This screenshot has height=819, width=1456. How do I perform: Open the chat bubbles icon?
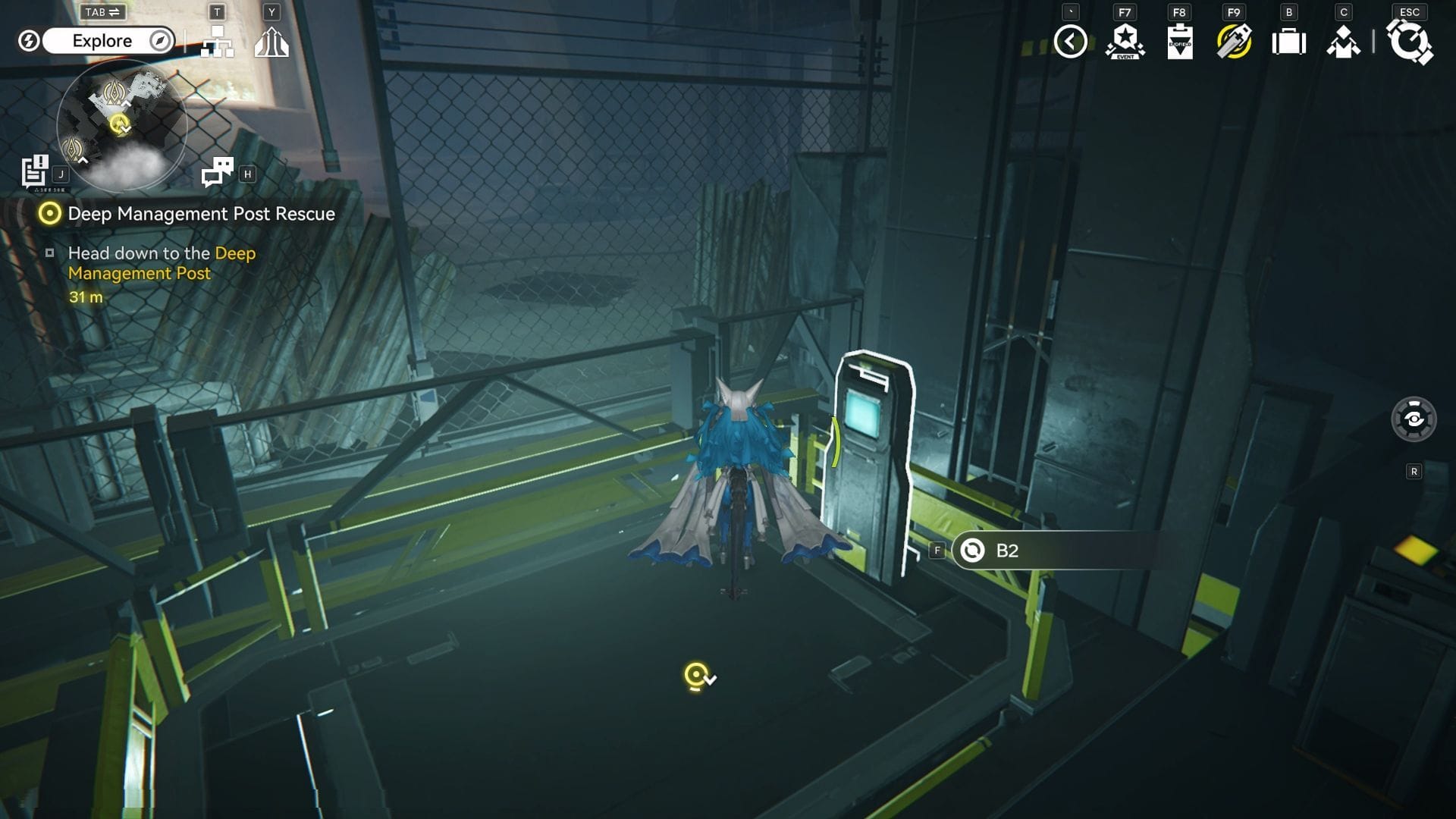[x=218, y=172]
